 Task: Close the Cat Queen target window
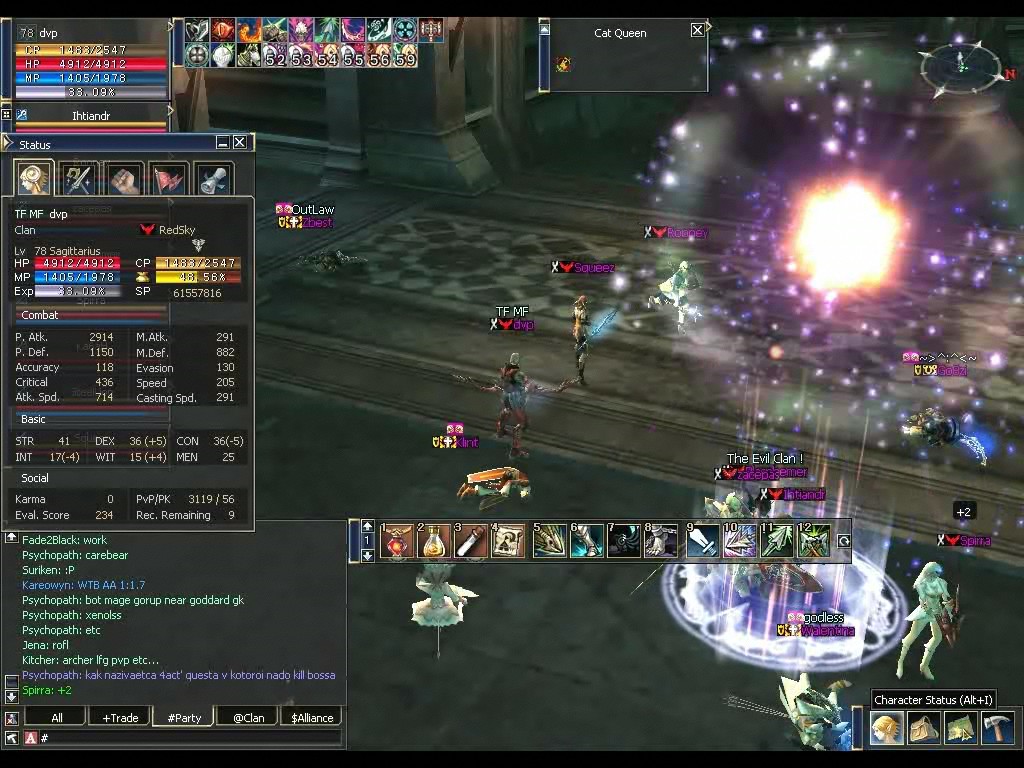point(697,31)
